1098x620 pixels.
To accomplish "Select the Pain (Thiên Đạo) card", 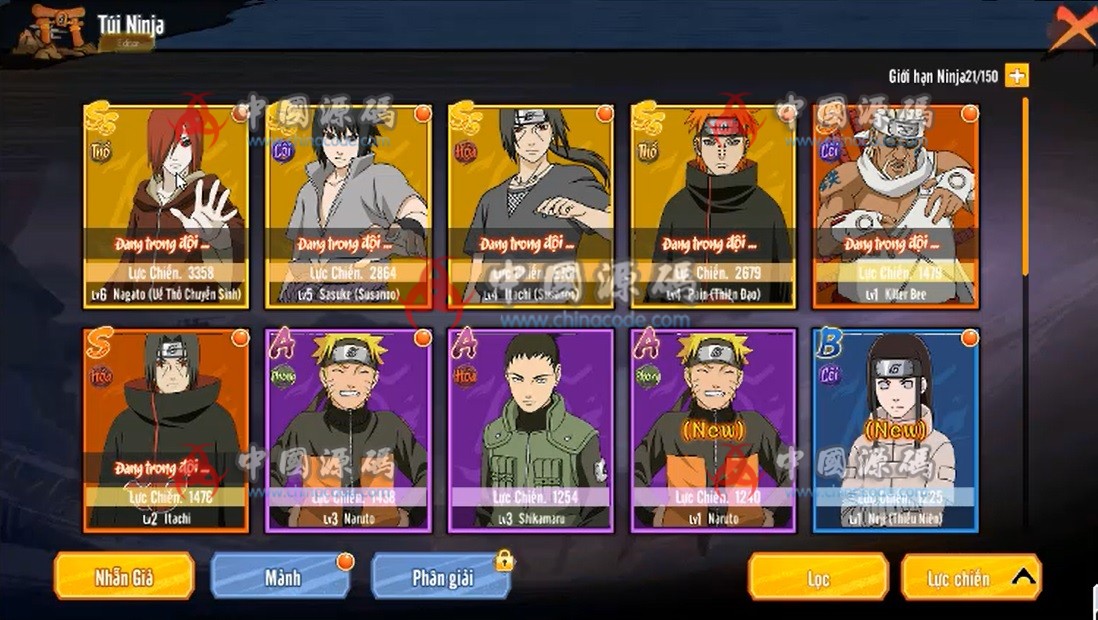I will pos(713,205).
